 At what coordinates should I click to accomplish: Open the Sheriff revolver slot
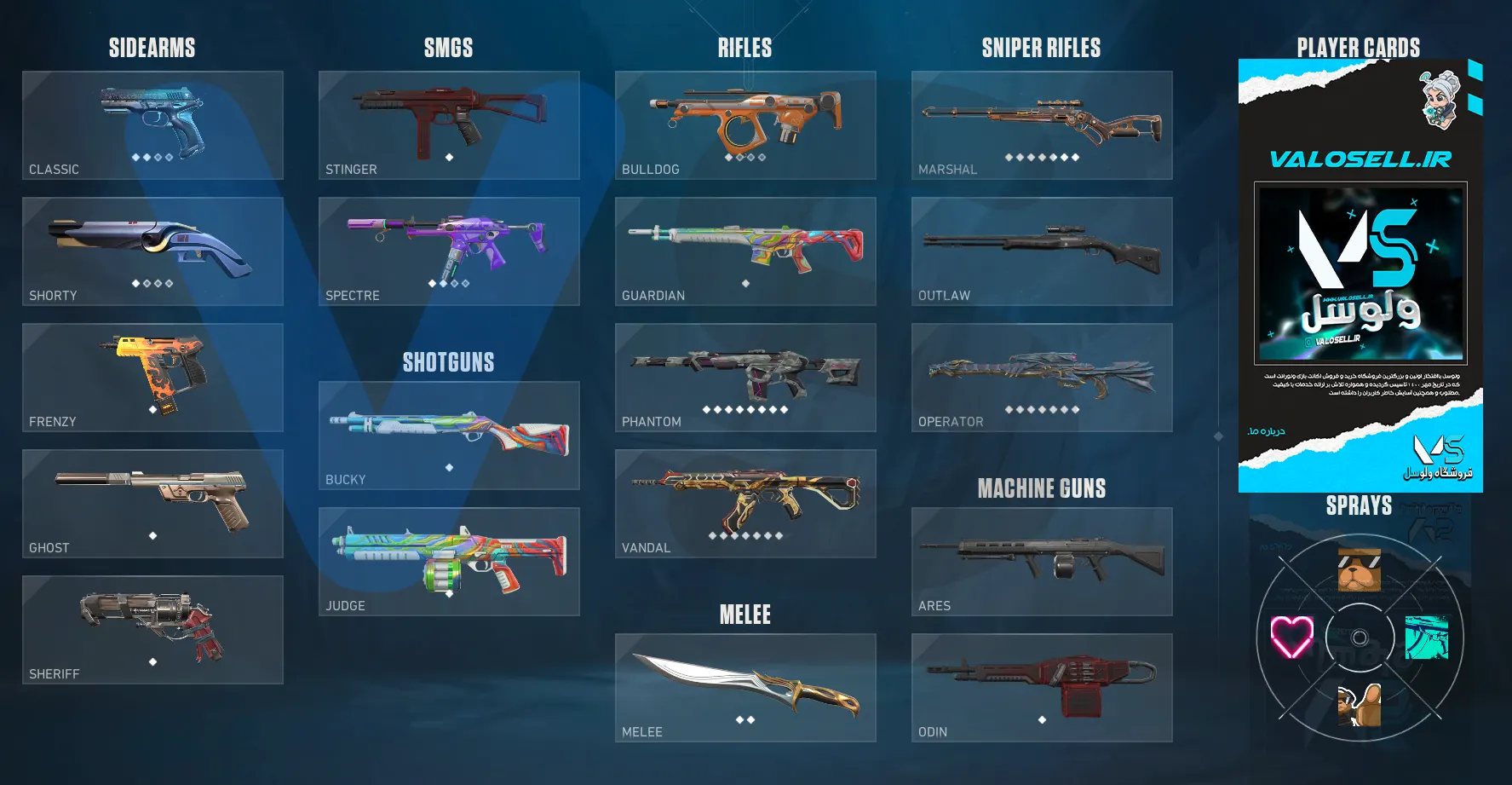152,630
